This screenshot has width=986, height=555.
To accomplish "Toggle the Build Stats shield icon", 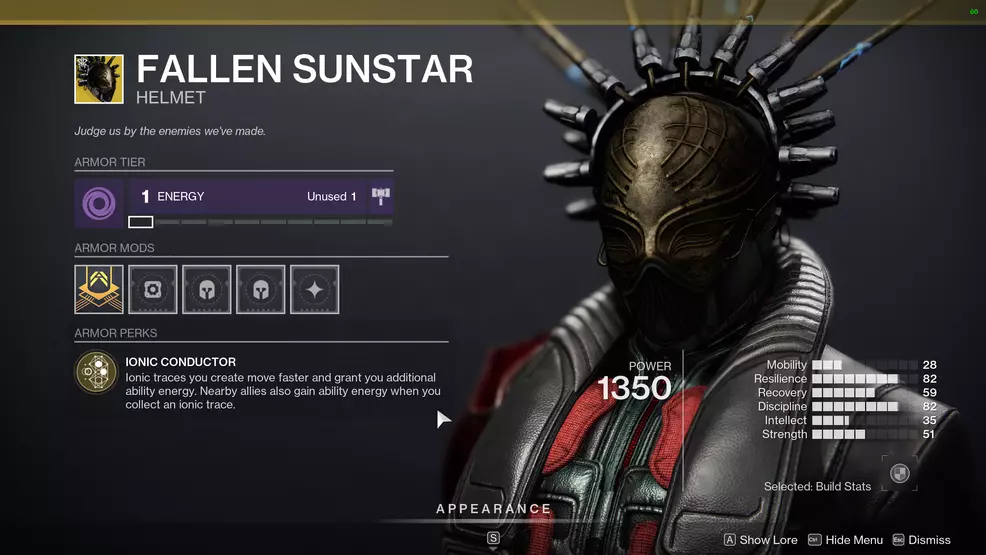I will (x=899, y=474).
